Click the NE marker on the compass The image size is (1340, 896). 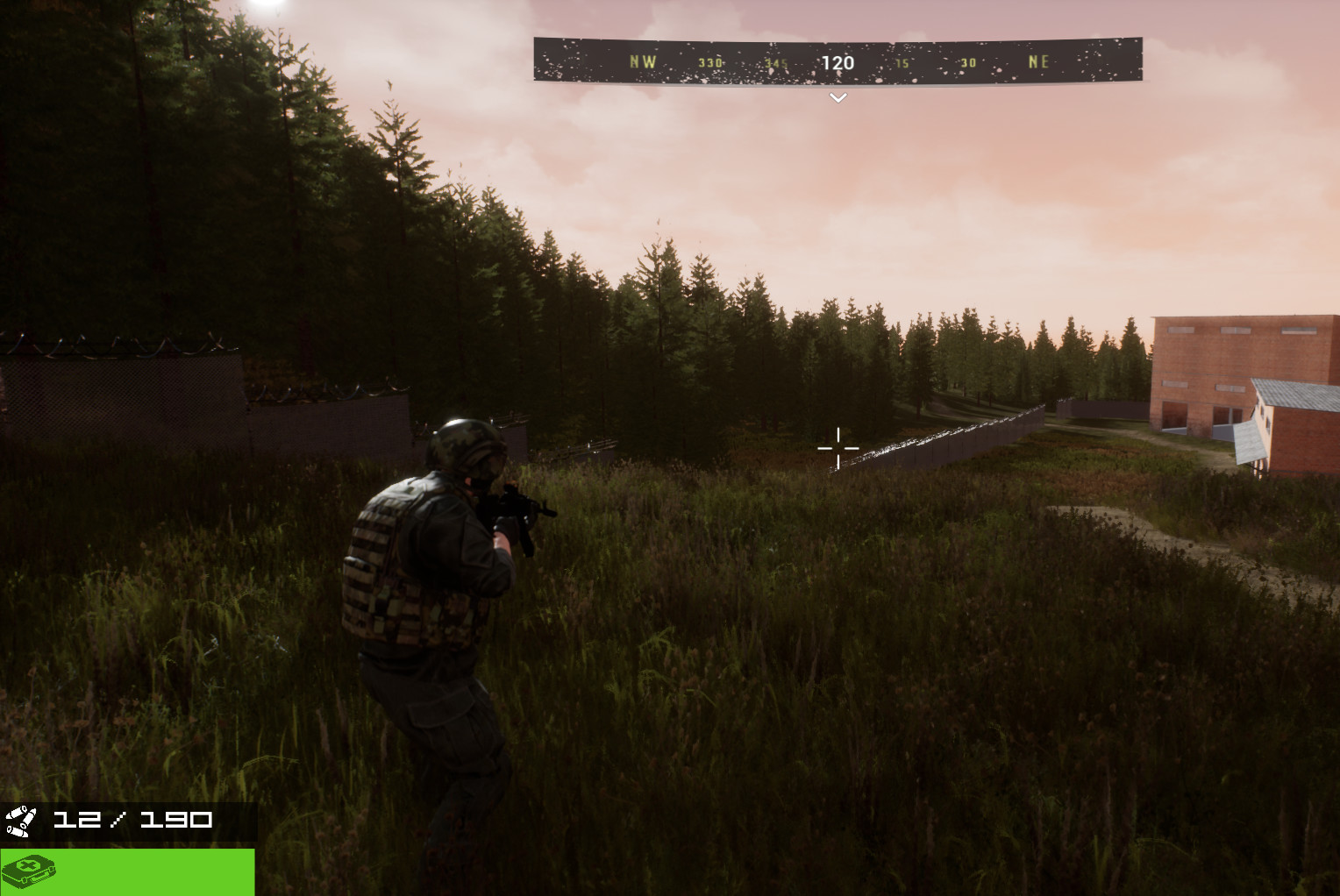coord(1037,61)
